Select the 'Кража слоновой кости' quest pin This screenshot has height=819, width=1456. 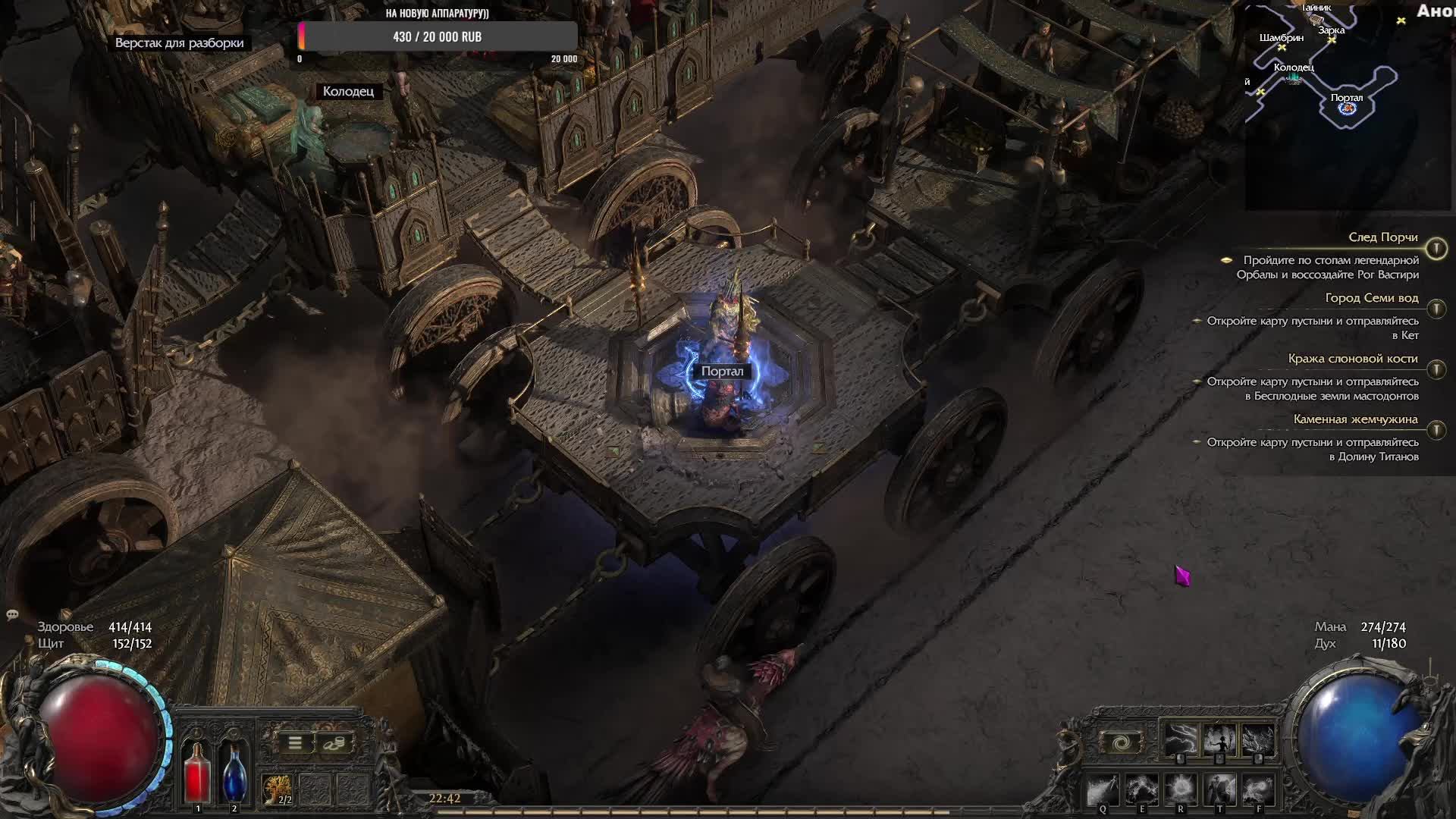(x=1436, y=369)
